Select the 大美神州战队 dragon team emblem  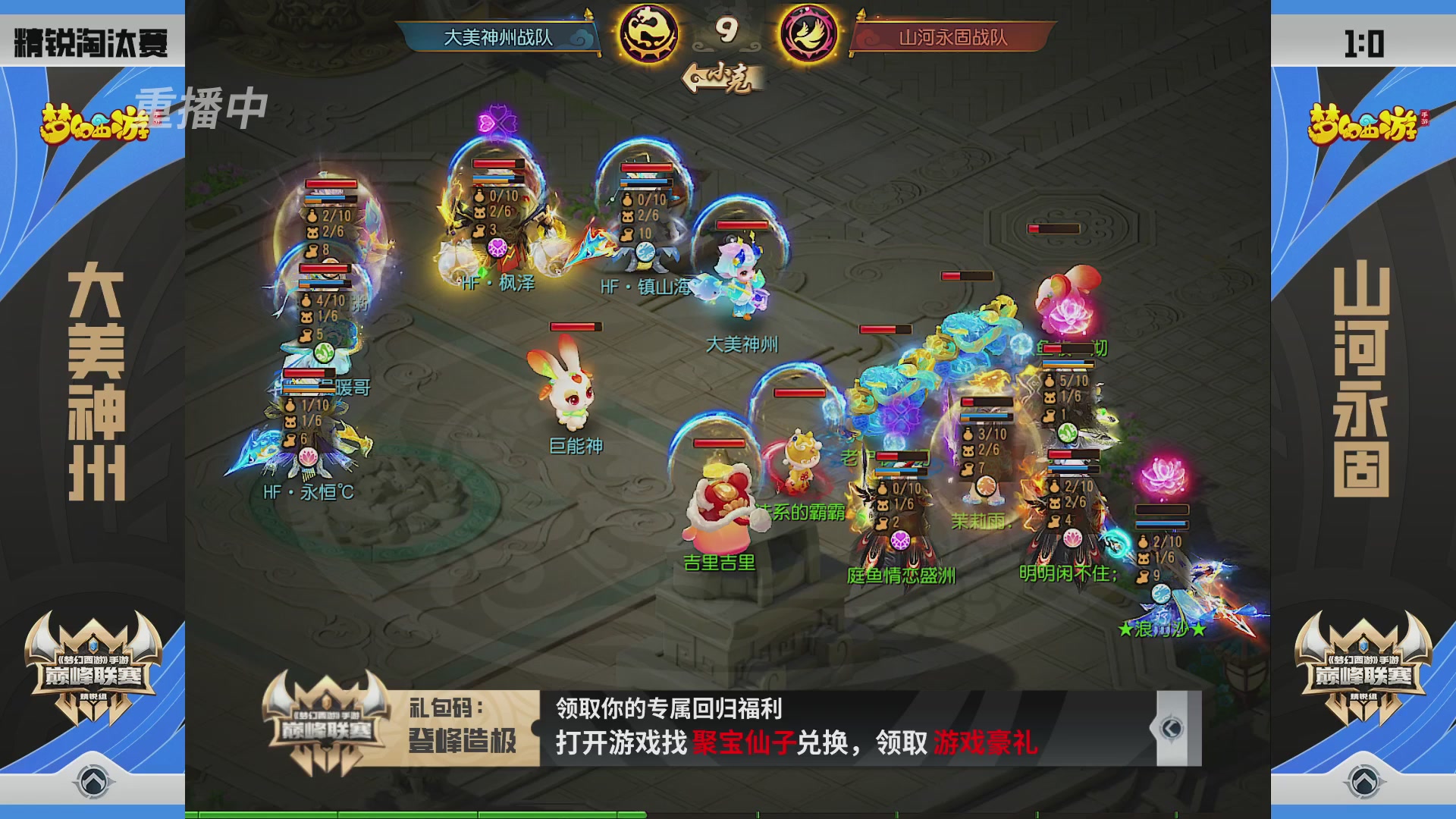651,34
